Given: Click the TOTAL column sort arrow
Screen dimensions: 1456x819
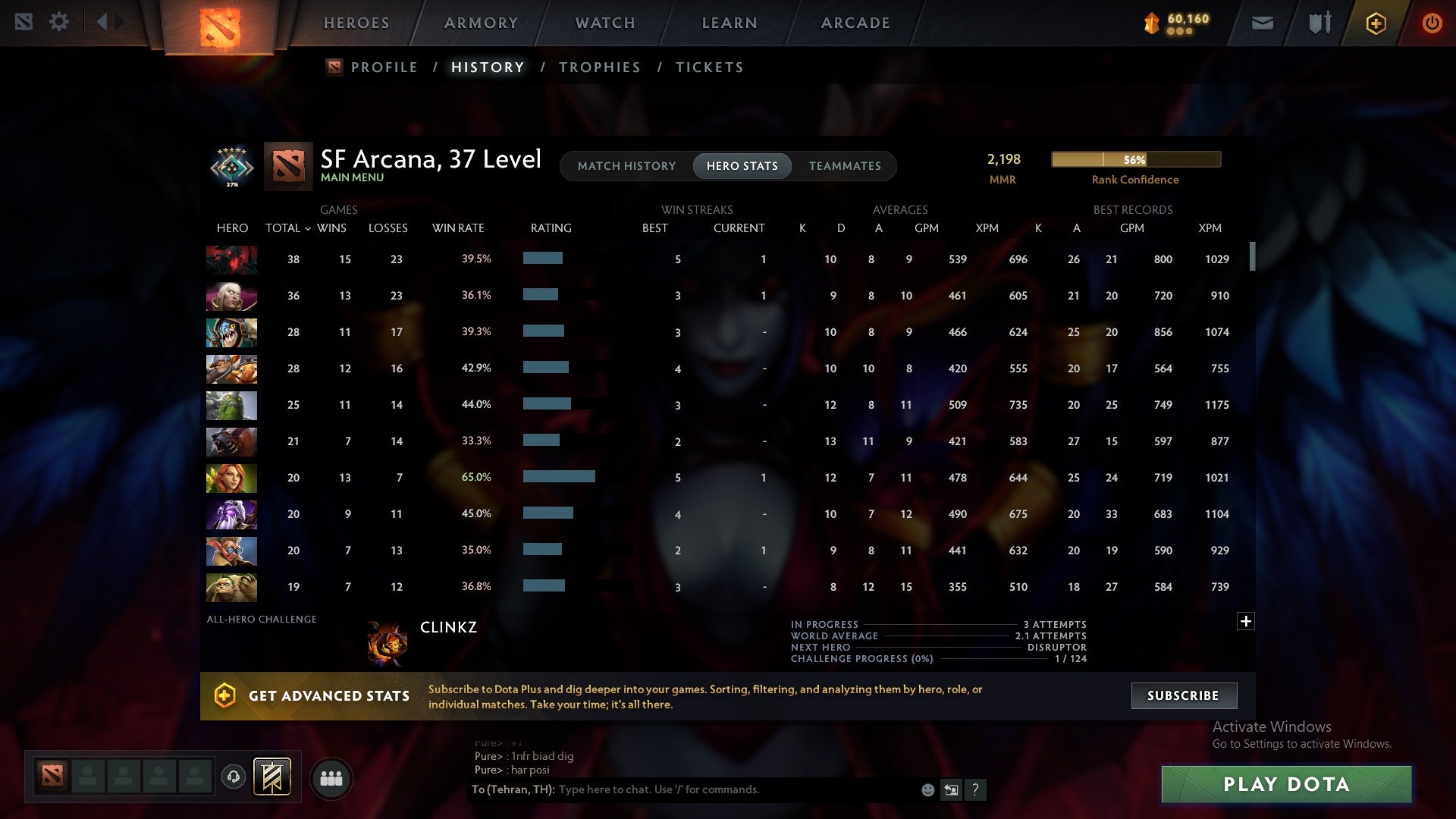Looking at the screenshot, I should (306, 227).
